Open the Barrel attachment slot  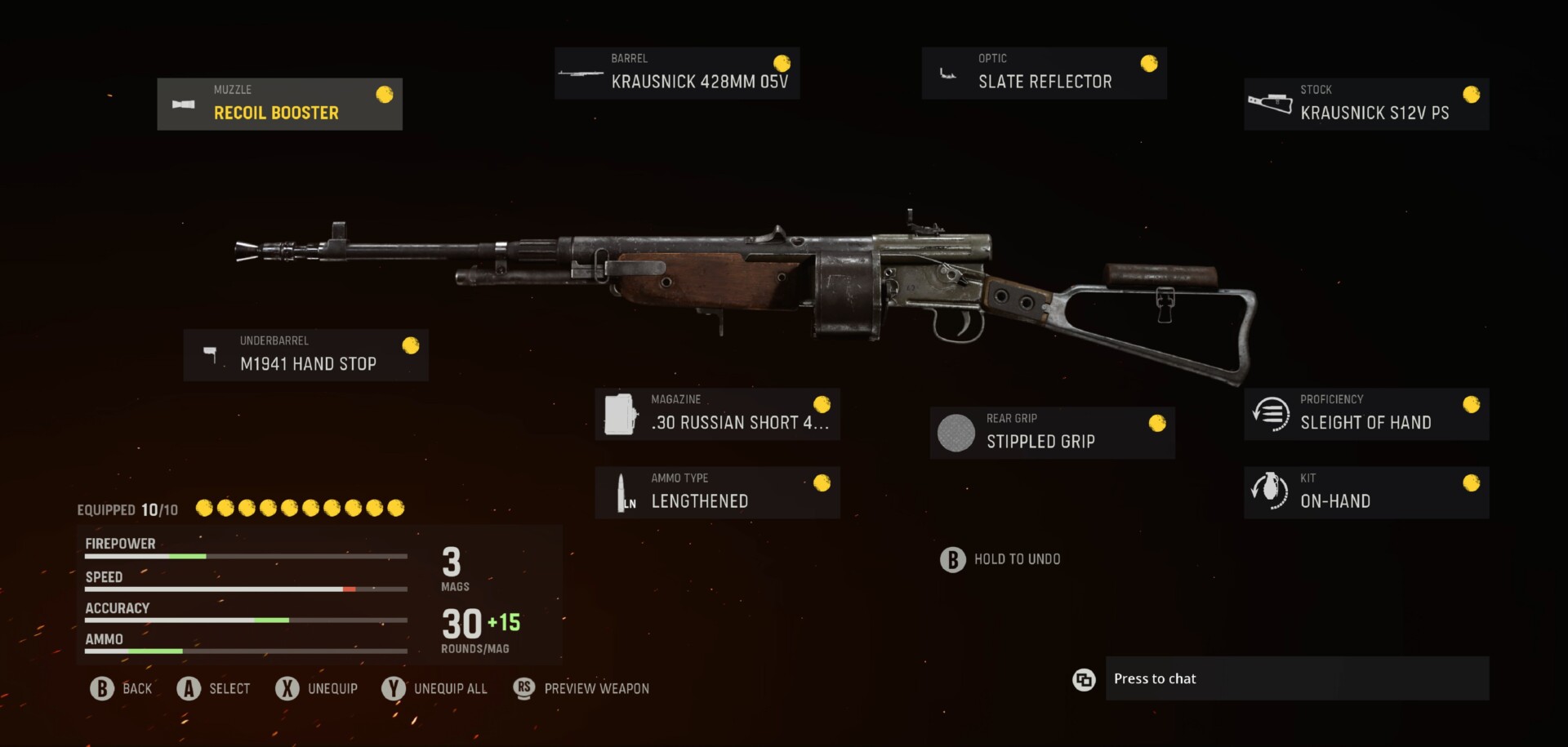[x=676, y=73]
